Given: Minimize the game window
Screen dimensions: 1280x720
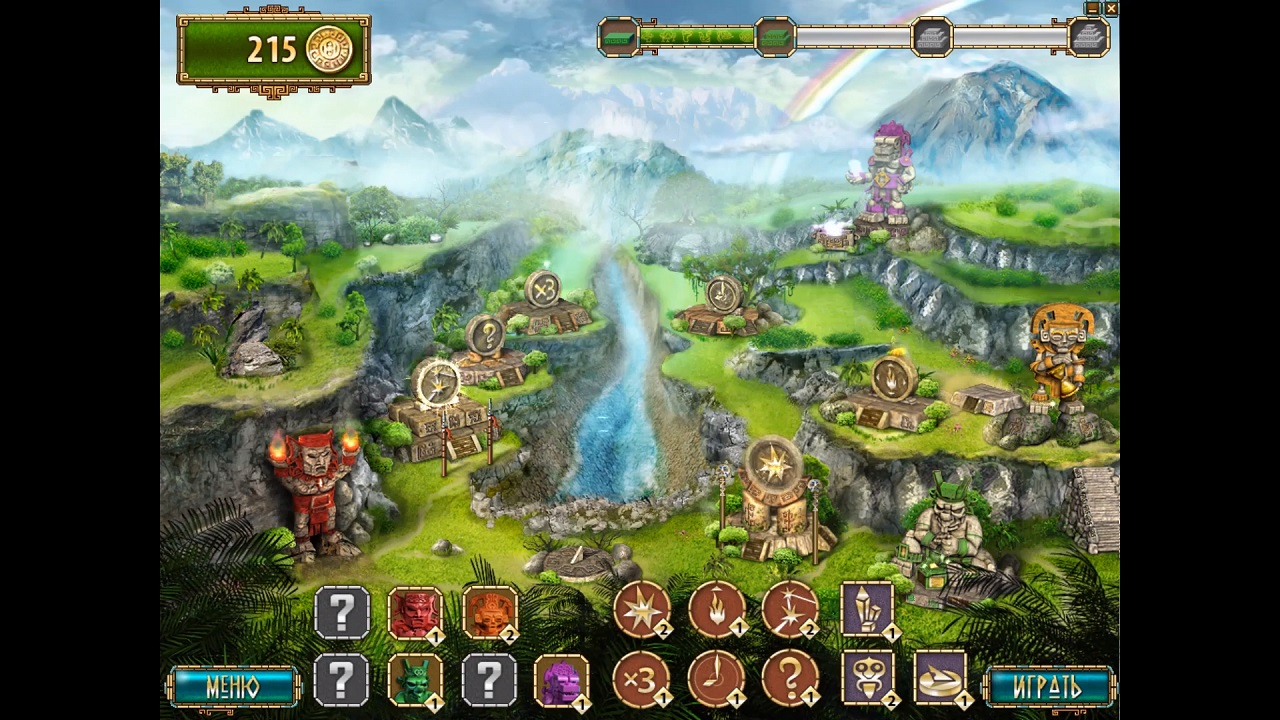Looking at the screenshot, I should click(x=1093, y=8).
